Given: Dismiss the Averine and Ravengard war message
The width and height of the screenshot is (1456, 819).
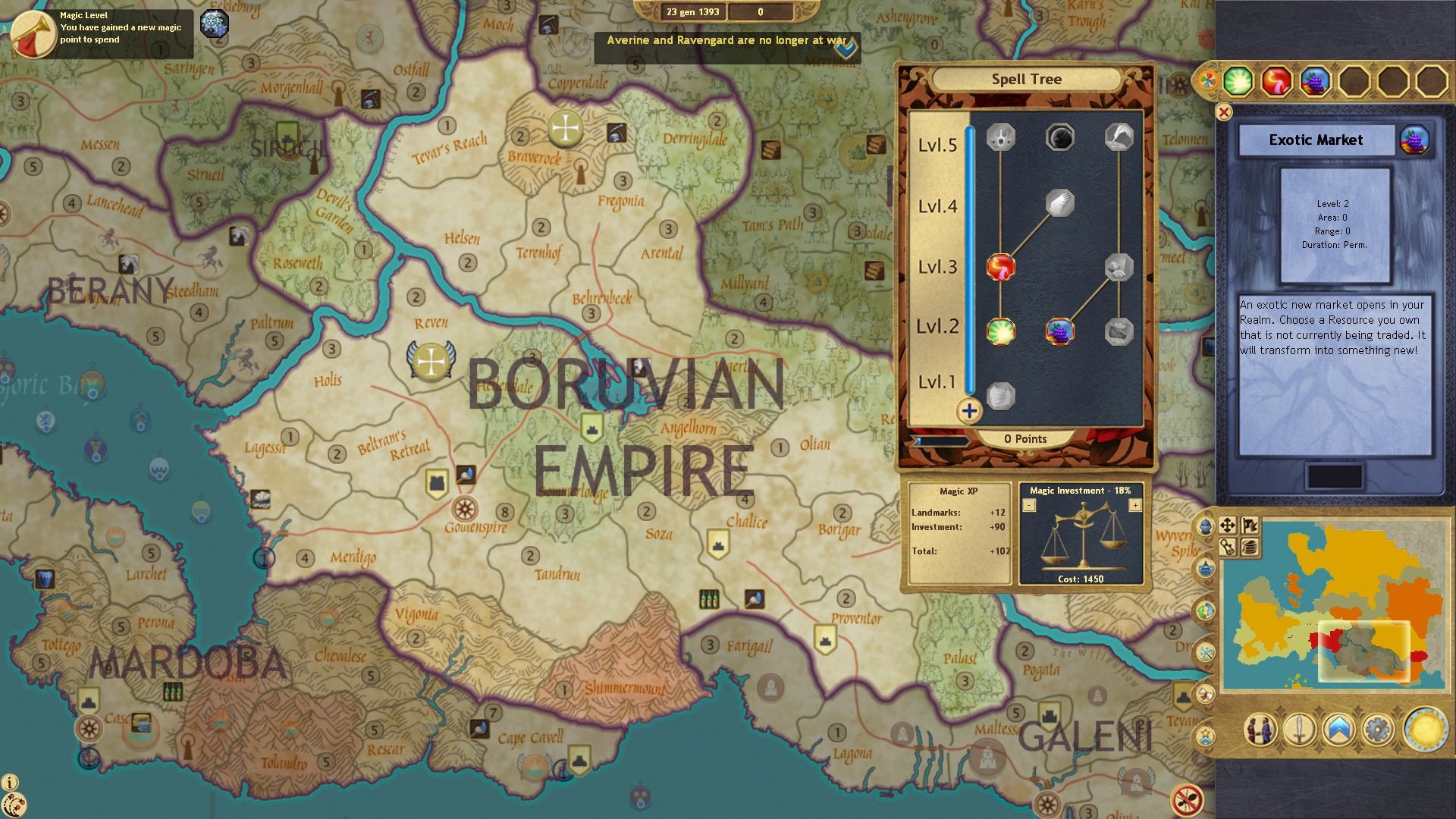Looking at the screenshot, I should click(726, 44).
